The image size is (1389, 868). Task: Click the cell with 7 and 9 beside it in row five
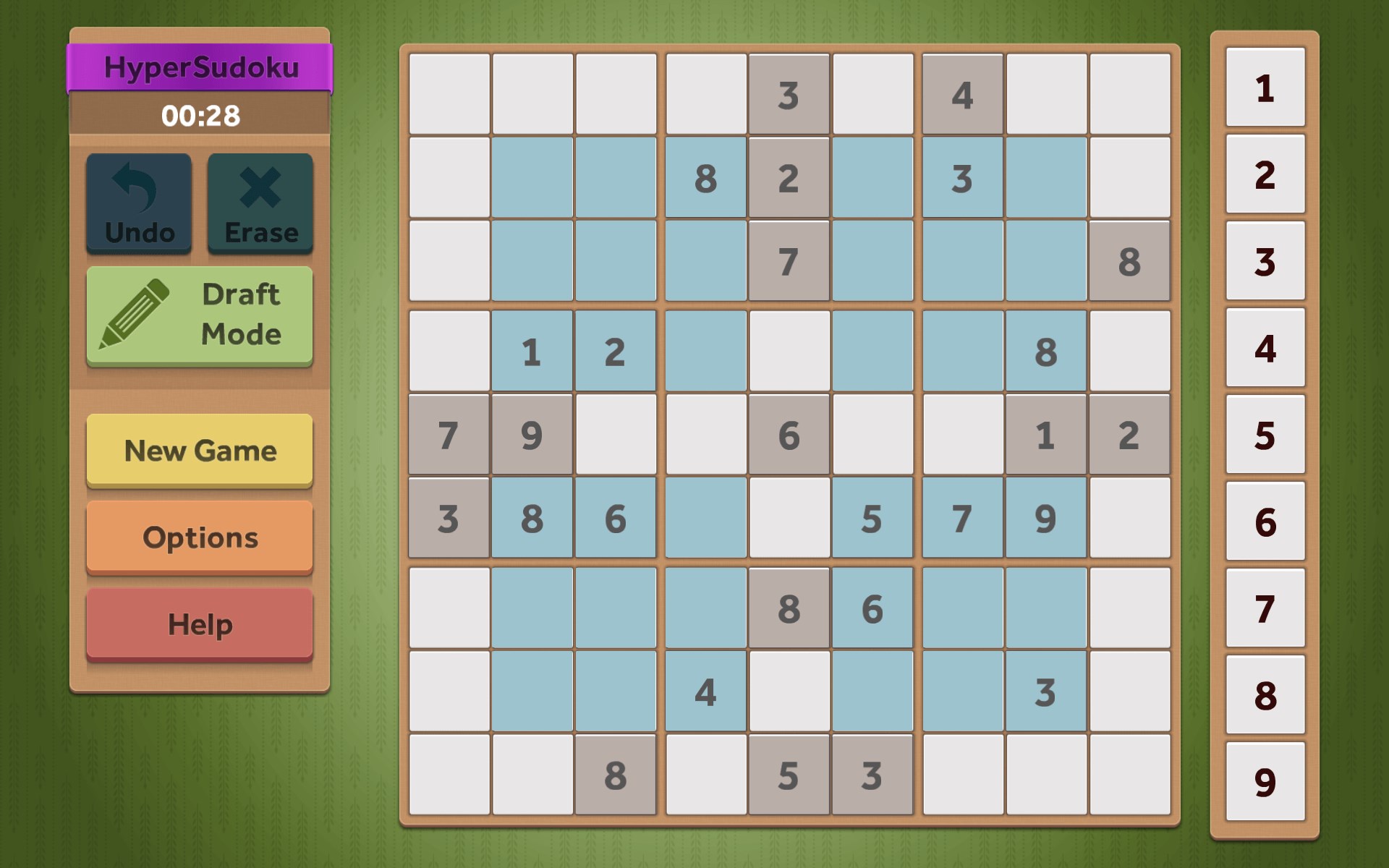coord(449,435)
